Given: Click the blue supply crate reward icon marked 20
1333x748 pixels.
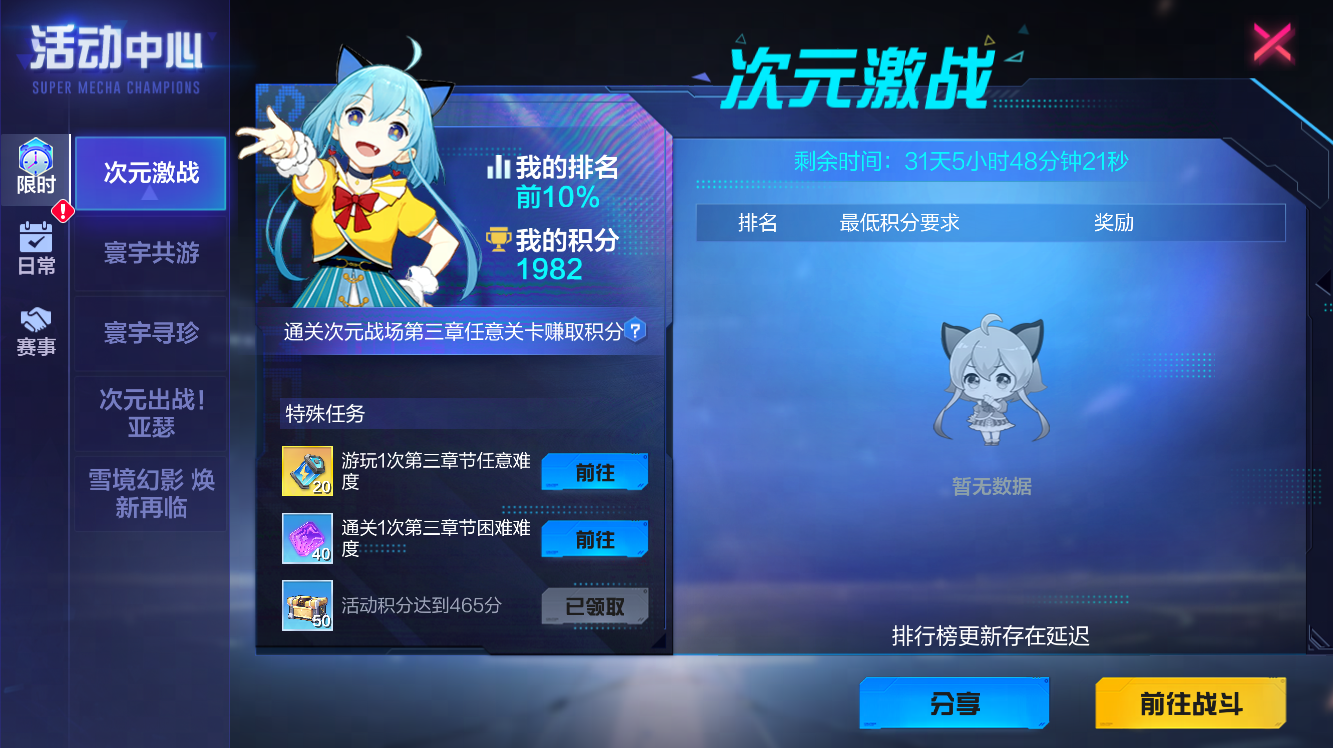Looking at the screenshot, I should pos(307,470).
